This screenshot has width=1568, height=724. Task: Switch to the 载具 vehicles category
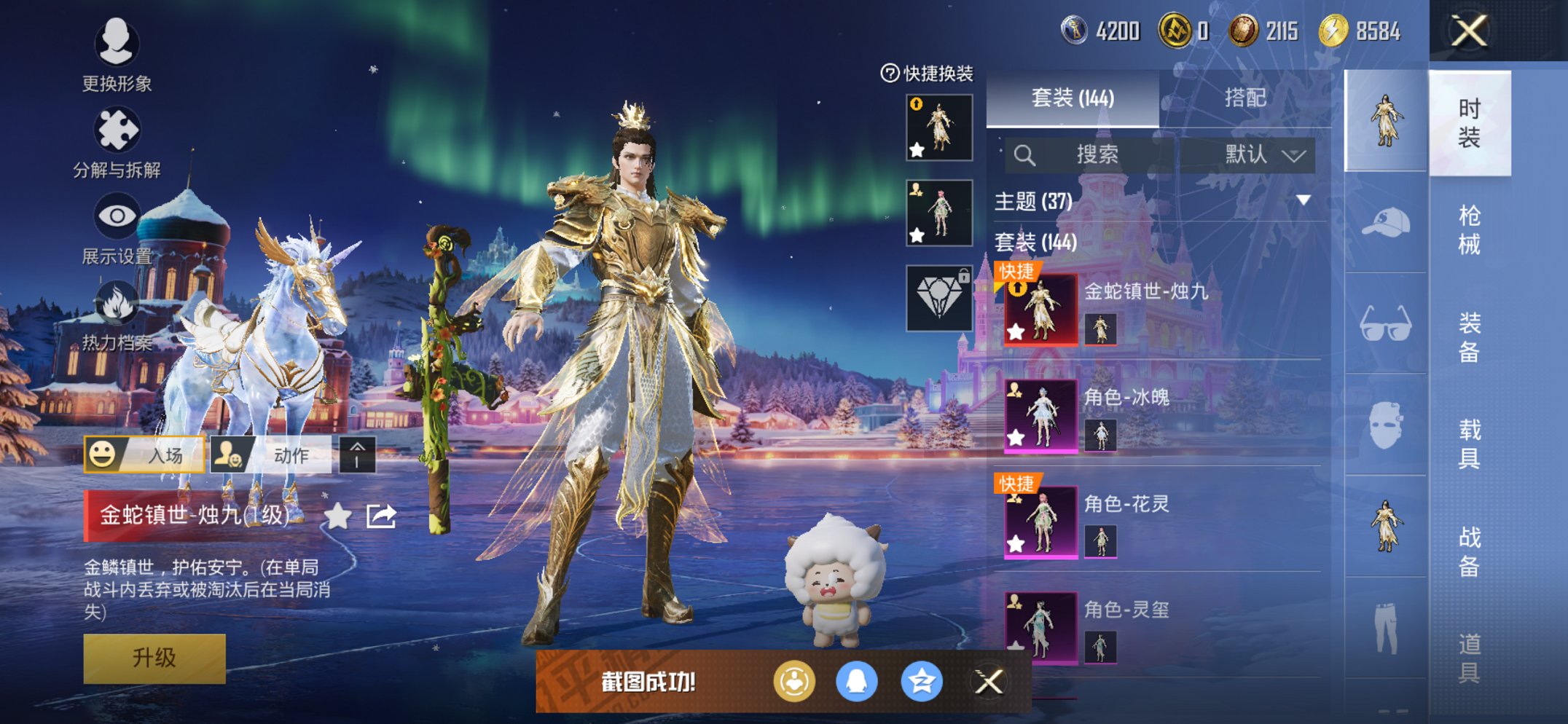point(1469,444)
